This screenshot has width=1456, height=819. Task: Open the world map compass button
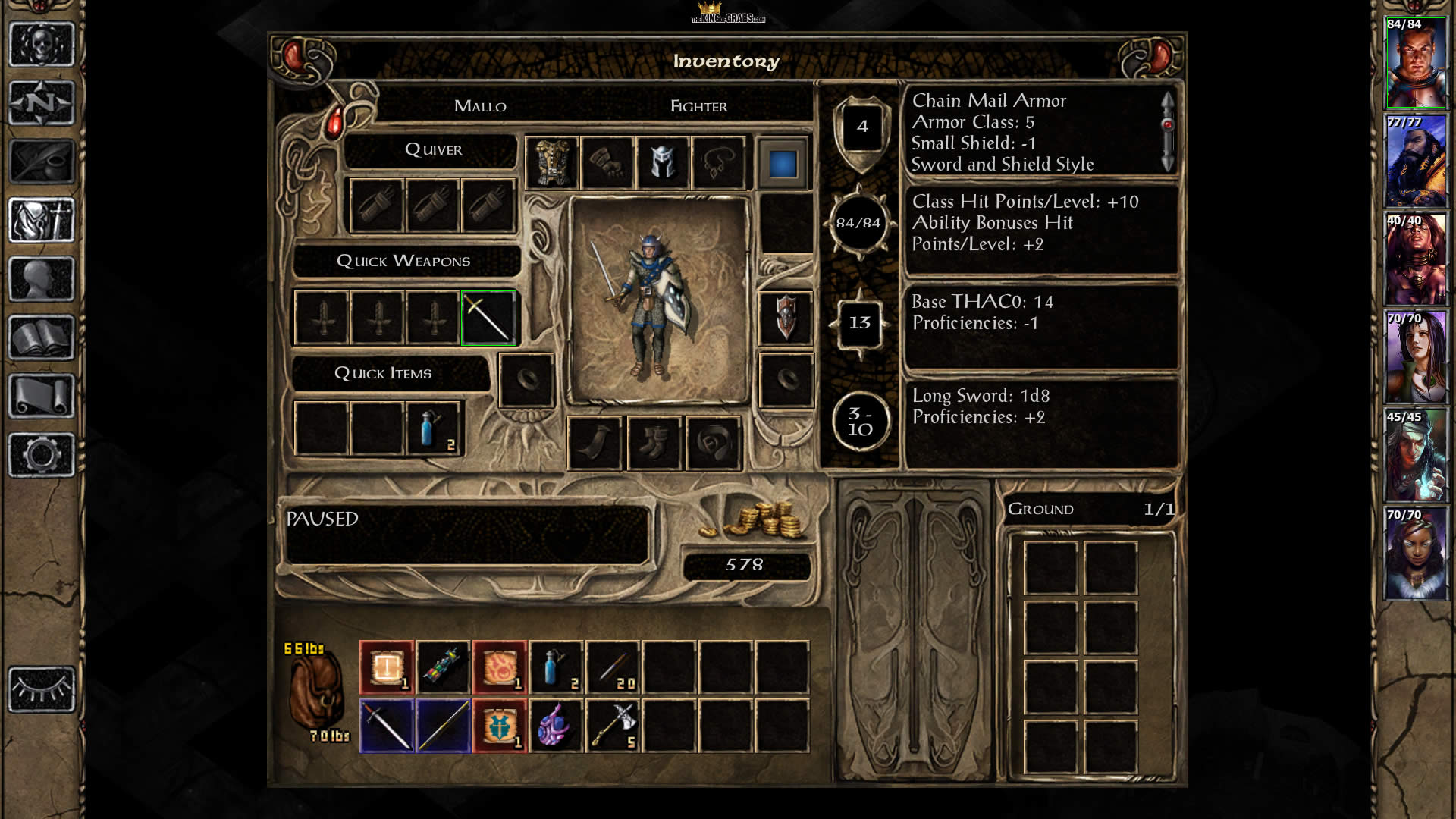point(42,103)
